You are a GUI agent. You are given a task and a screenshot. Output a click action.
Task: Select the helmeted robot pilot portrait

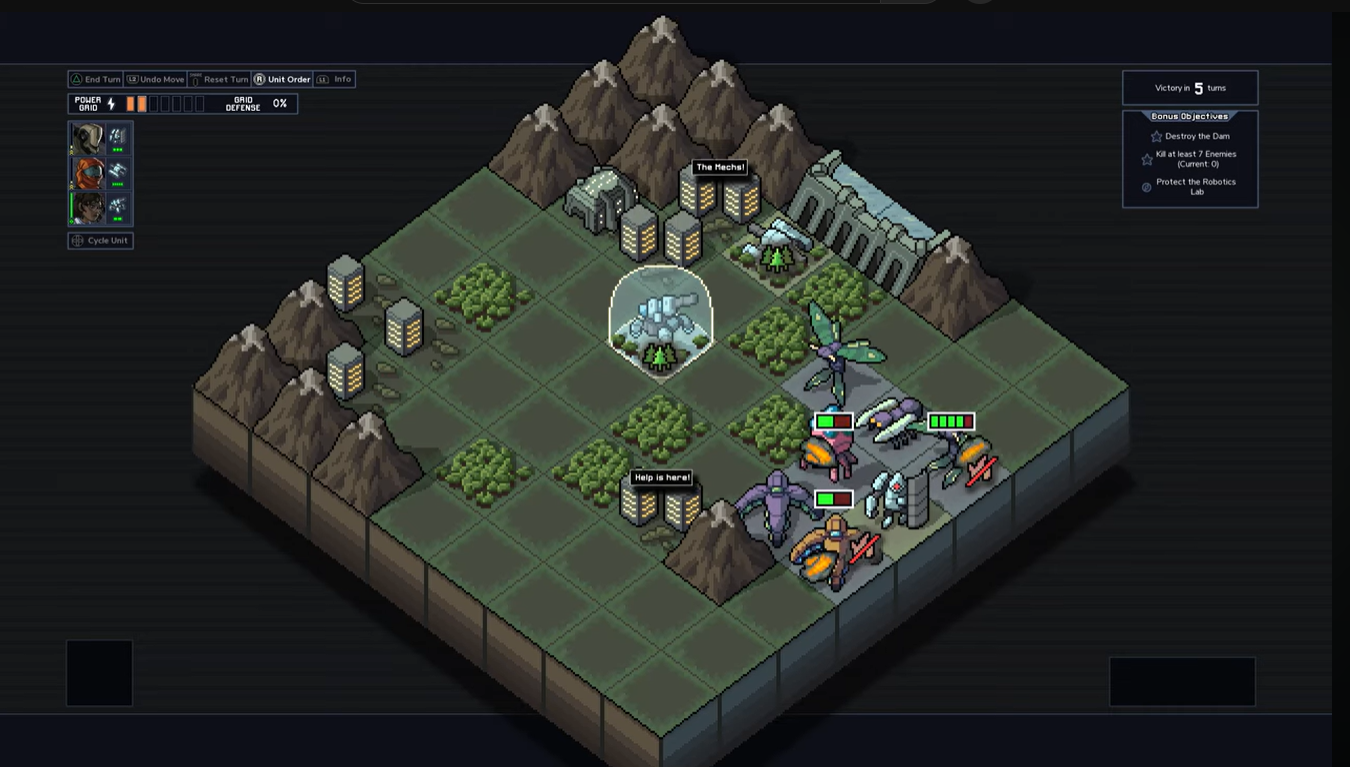coord(87,138)
